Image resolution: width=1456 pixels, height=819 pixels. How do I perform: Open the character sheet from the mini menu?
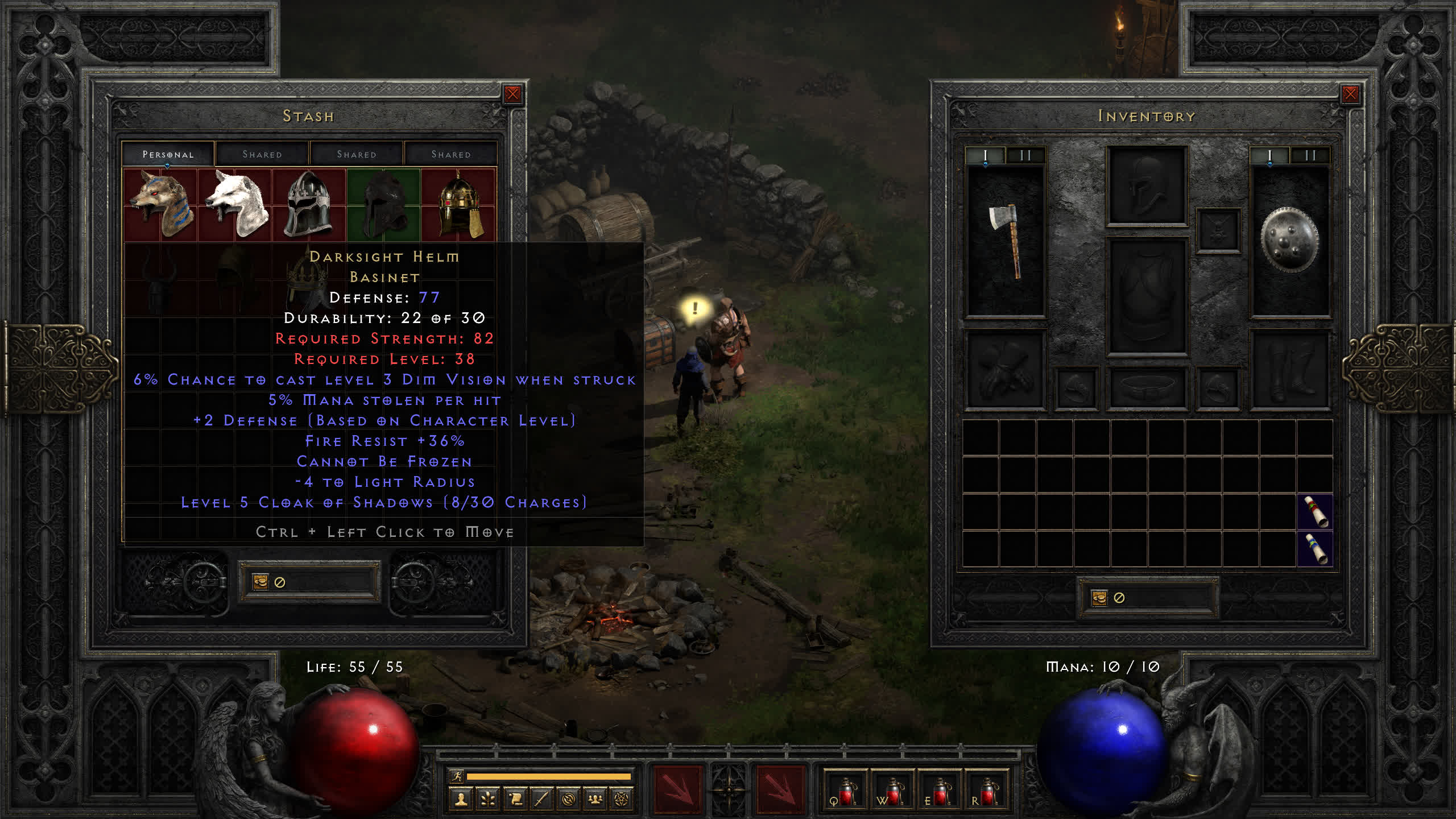(x=461, y=799)
